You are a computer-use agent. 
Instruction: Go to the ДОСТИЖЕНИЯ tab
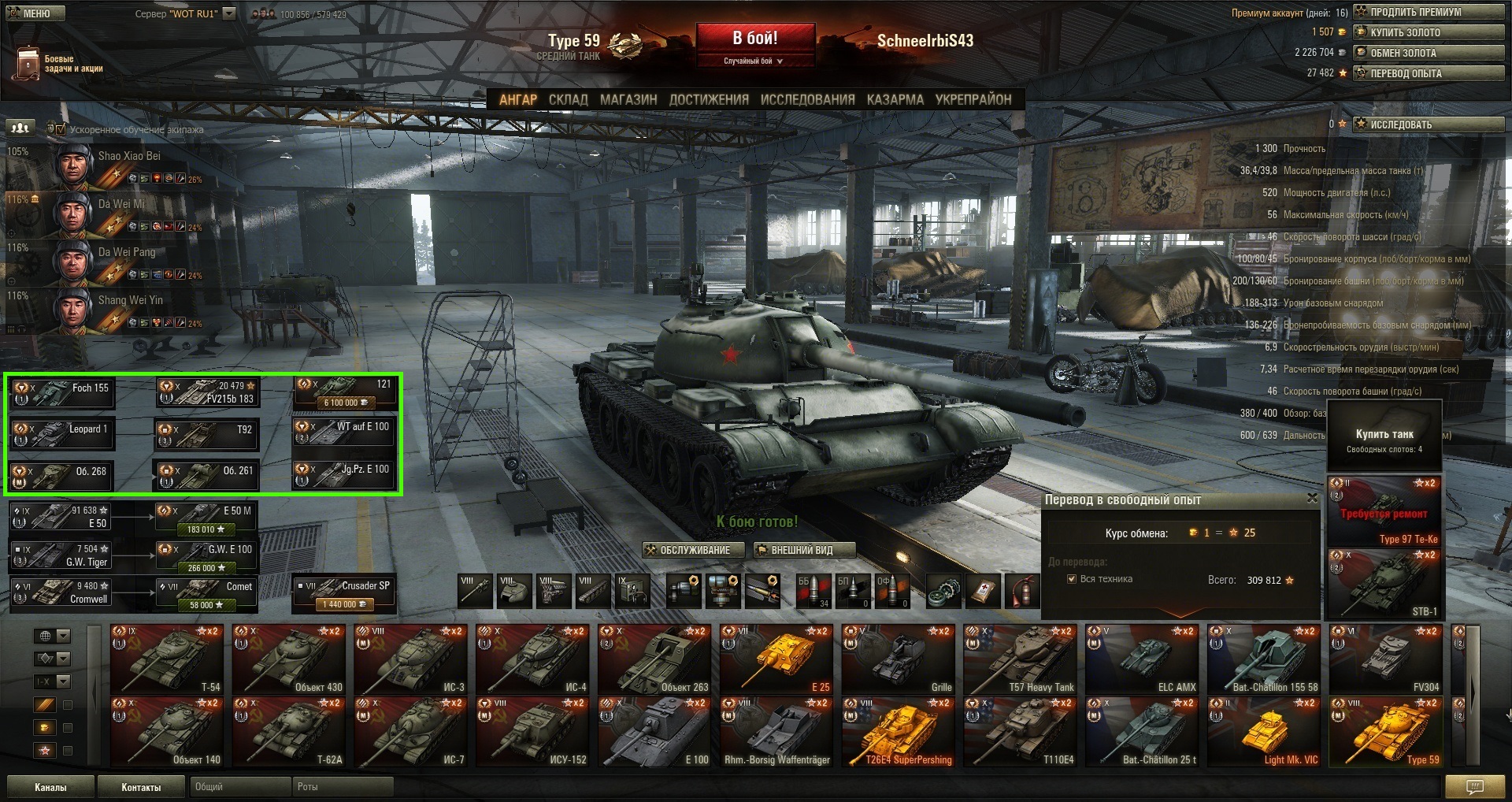click(x=709, y=100)
